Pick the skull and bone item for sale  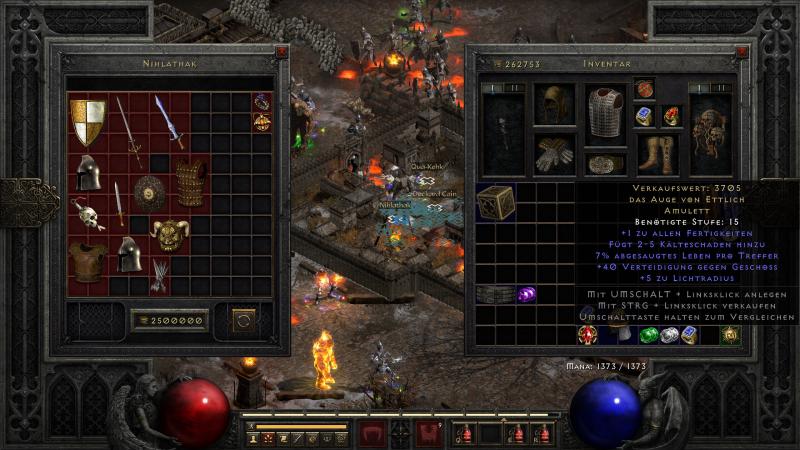pos(88,213)
